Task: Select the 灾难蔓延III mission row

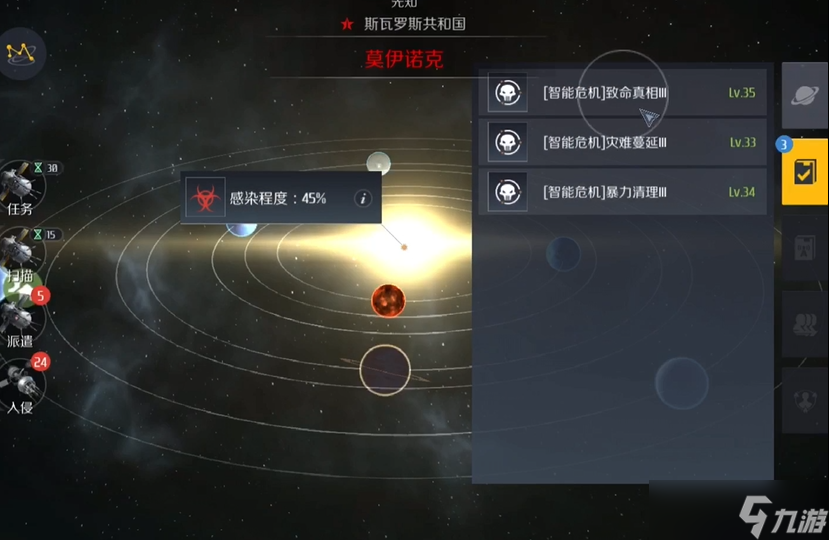Action: pos(622,142)
